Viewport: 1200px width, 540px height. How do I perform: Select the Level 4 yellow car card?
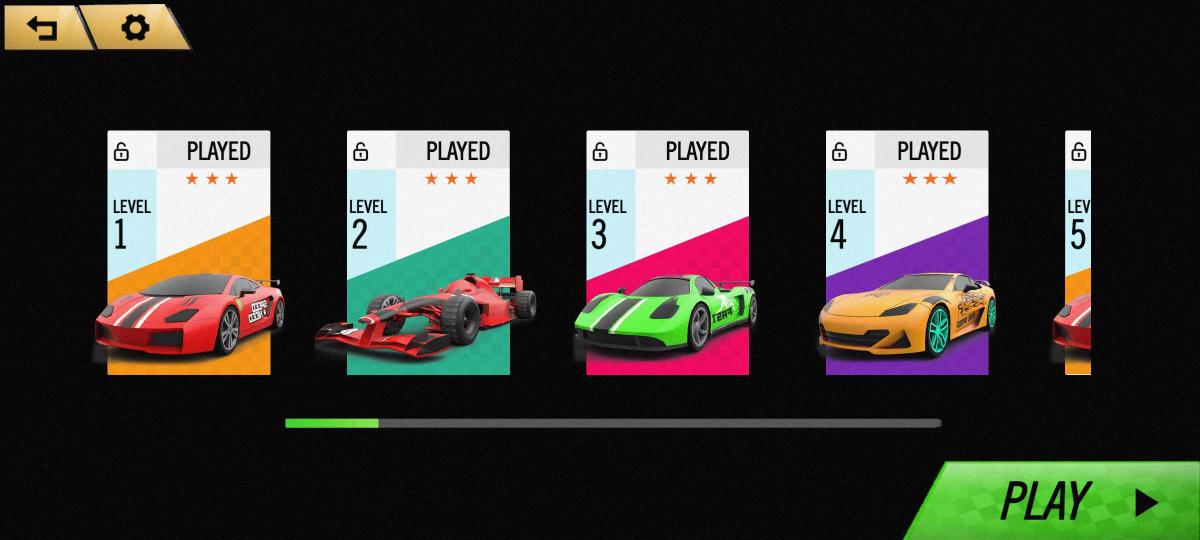(907, 253)
